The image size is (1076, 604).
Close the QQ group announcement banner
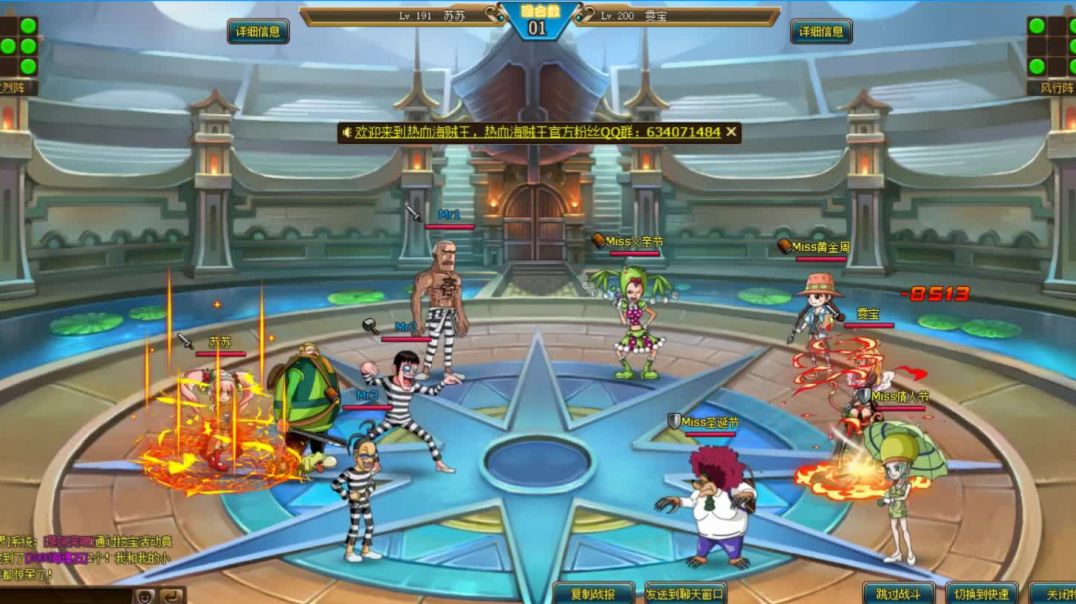point(731,132)
